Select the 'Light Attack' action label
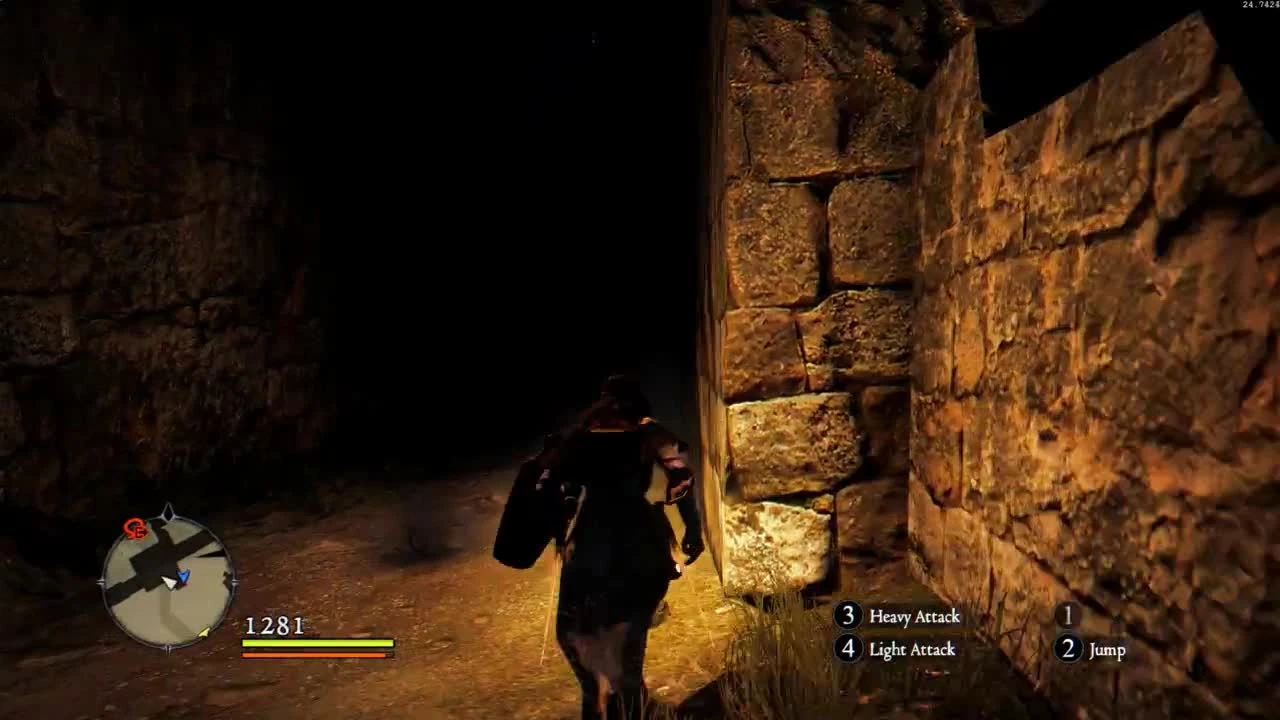Image resolution: width=1280 pixels, height=720 pixels. click(910, 649)
